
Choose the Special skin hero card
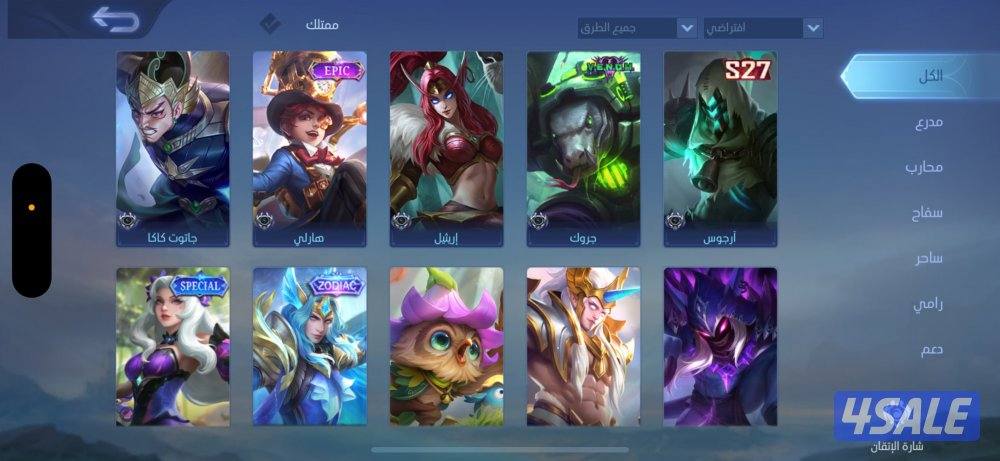point(172,346)
